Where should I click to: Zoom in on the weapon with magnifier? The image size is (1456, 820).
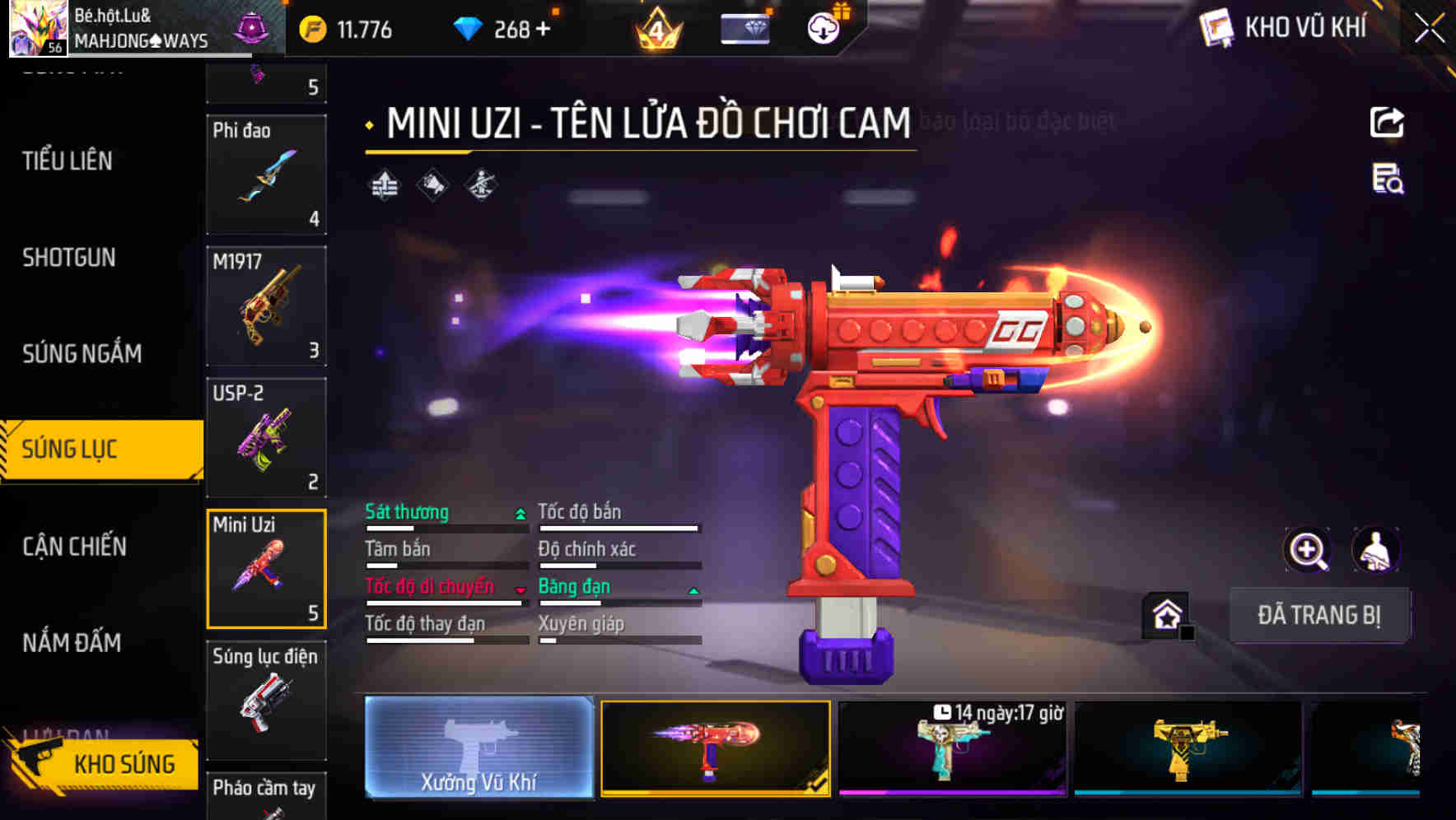(x=1307, y=550)
